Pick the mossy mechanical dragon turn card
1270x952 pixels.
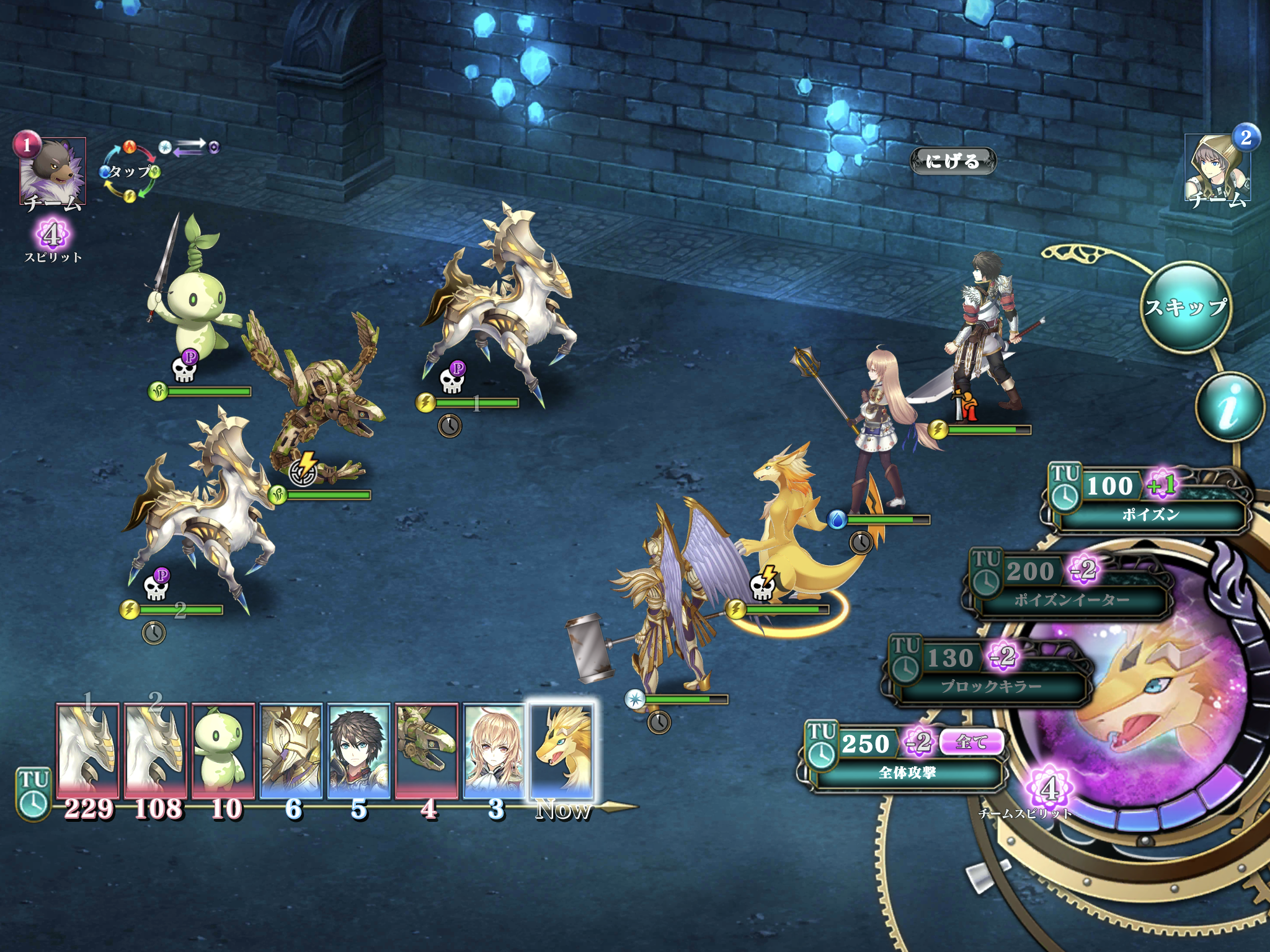427,750
